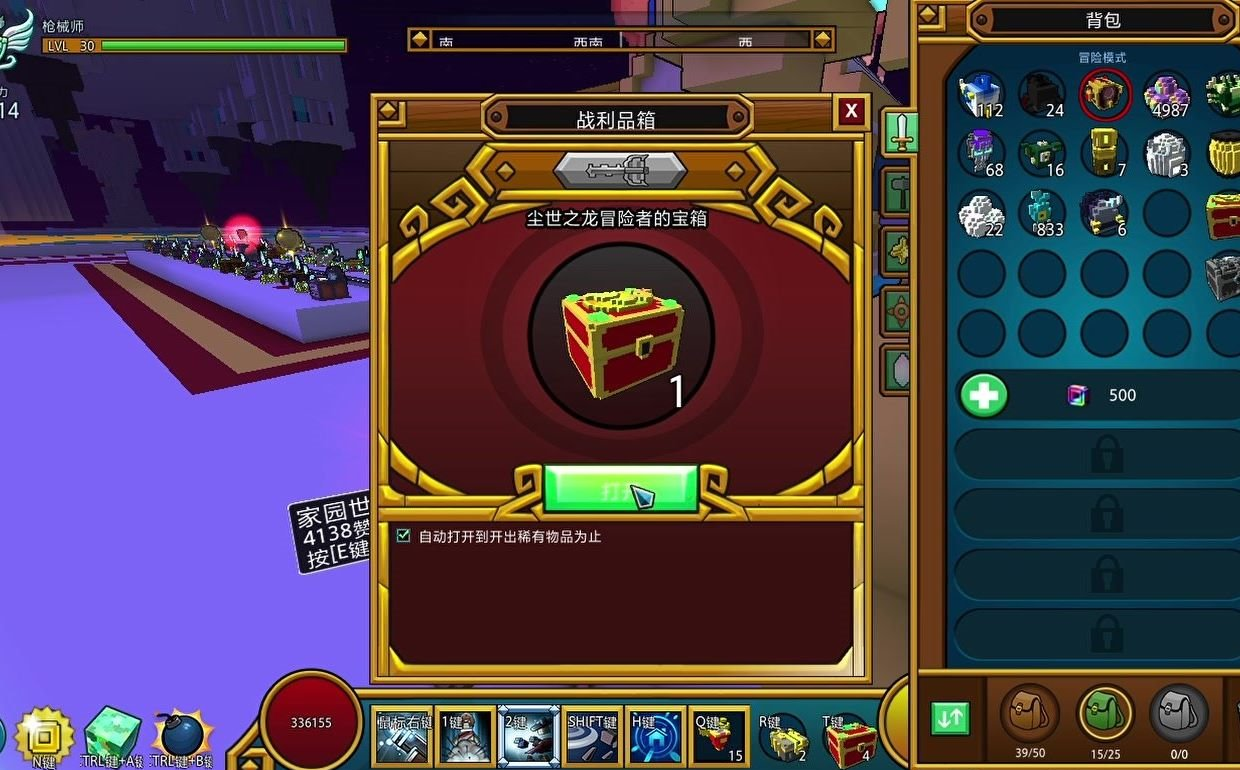This screenshot has width=1240, height=770.
Task: Sort inventory with the green arrows button
Action: [x=950, y=718]
